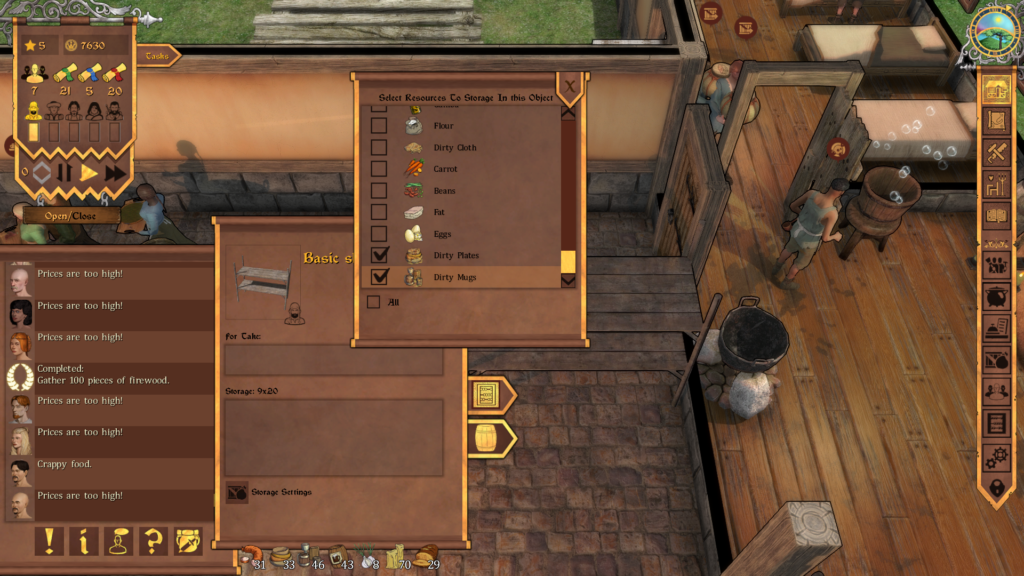Image resolution: width=1024 pixels, height=576 pixels.
Task: Open the Tasks banner tab
Action: pos(158,56)
